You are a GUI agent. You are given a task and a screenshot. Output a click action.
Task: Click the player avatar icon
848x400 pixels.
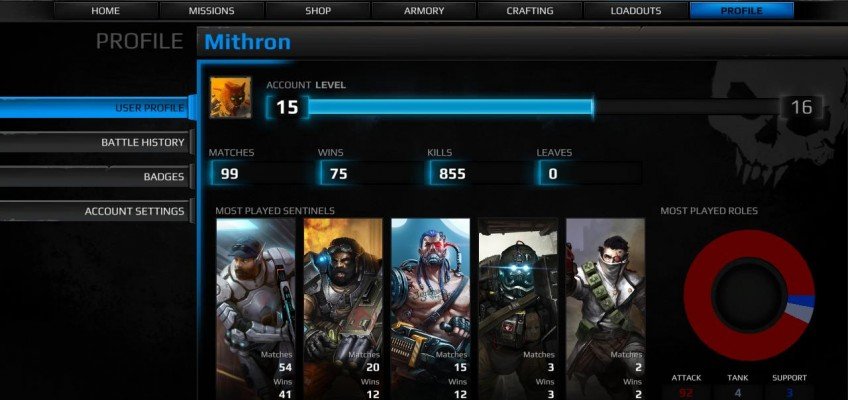(230, 97)
